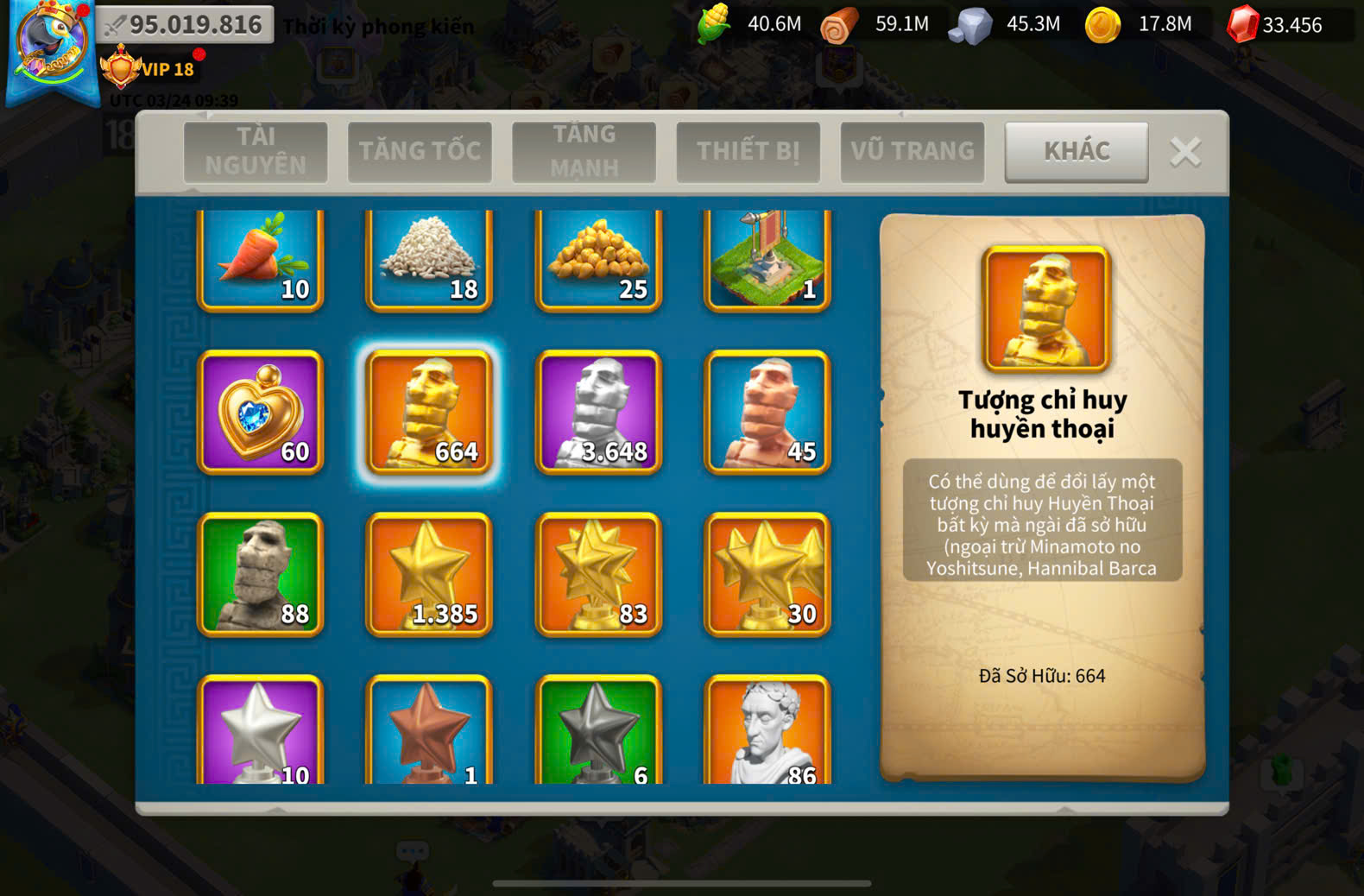Pick the banner flag land item
Screen dimensions: 1364x896
767,257
